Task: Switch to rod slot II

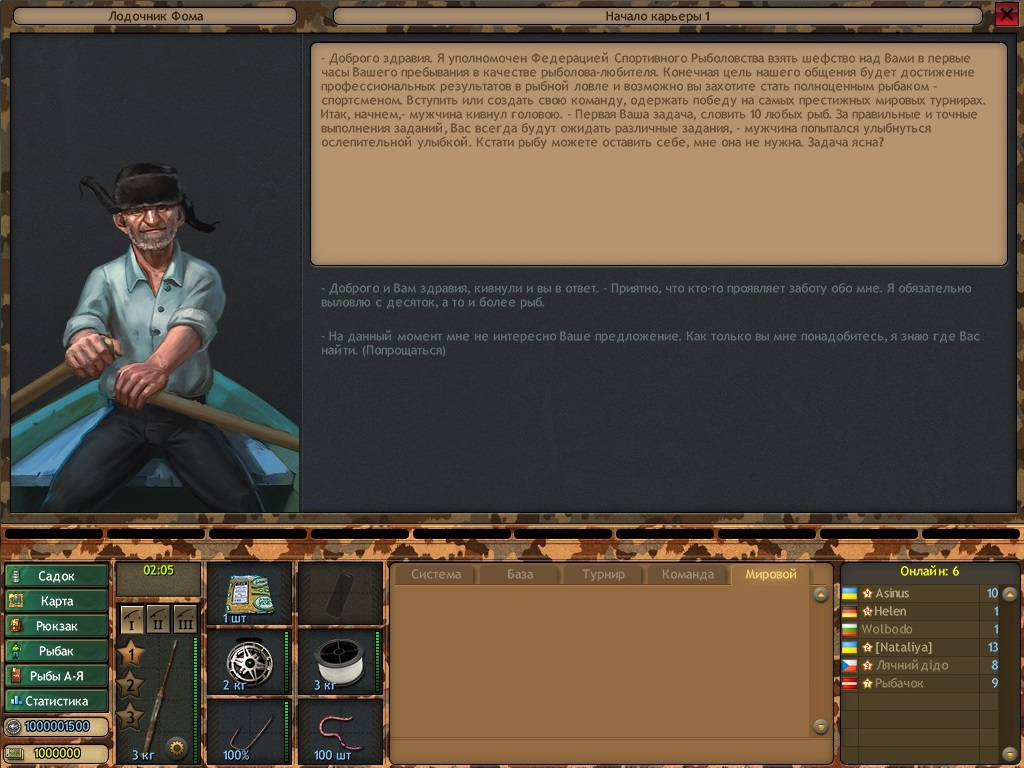Action: [158, 619]
